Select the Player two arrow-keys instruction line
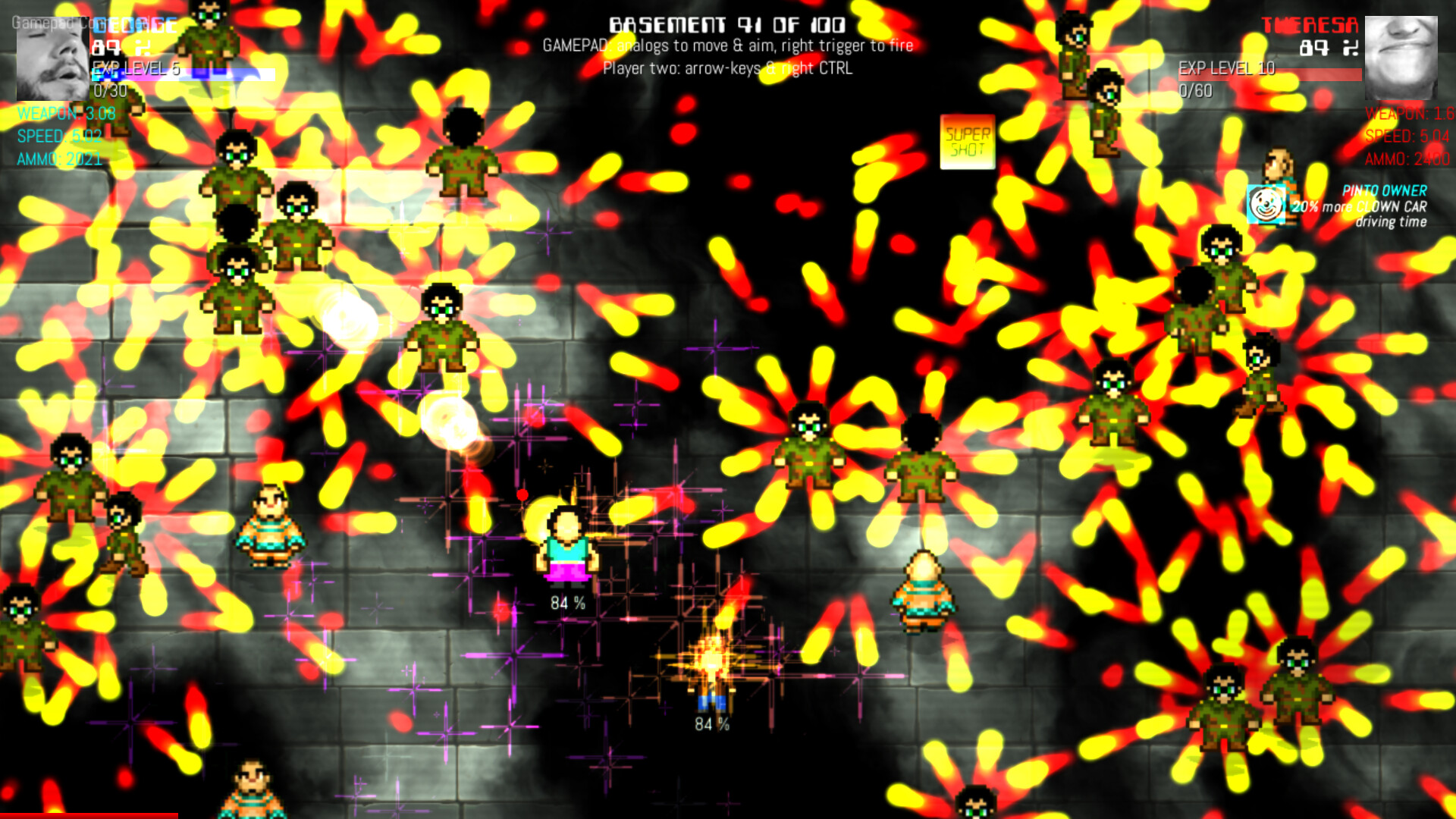1456x819 pixels. coord(728,70)
